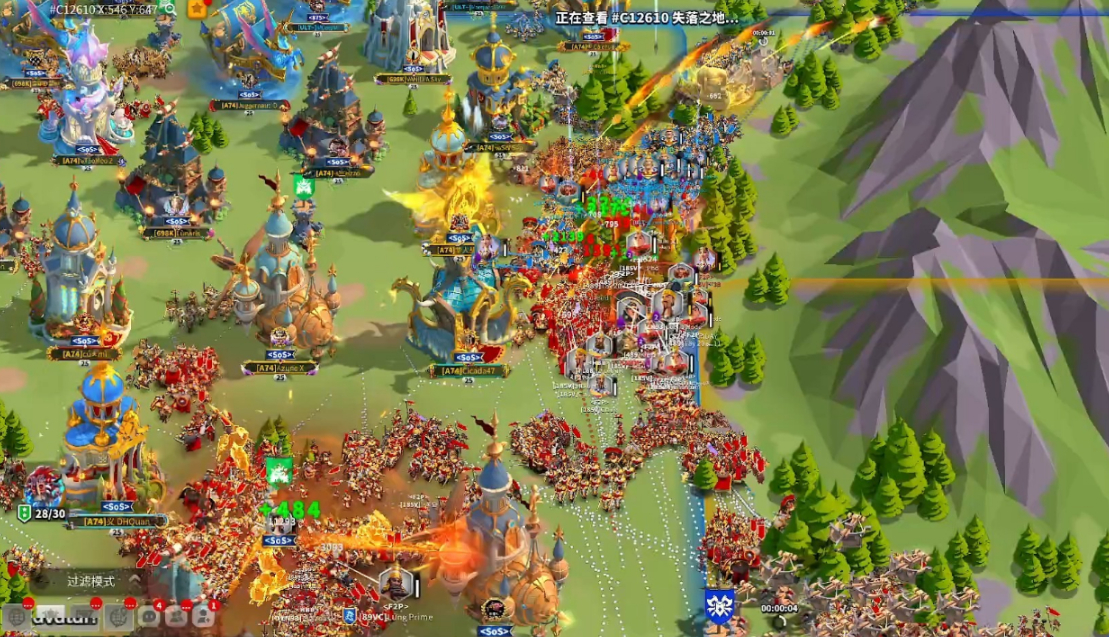Click the green 28/30 shield indicator
This screenshot has height=637, width=1109.
24,513
